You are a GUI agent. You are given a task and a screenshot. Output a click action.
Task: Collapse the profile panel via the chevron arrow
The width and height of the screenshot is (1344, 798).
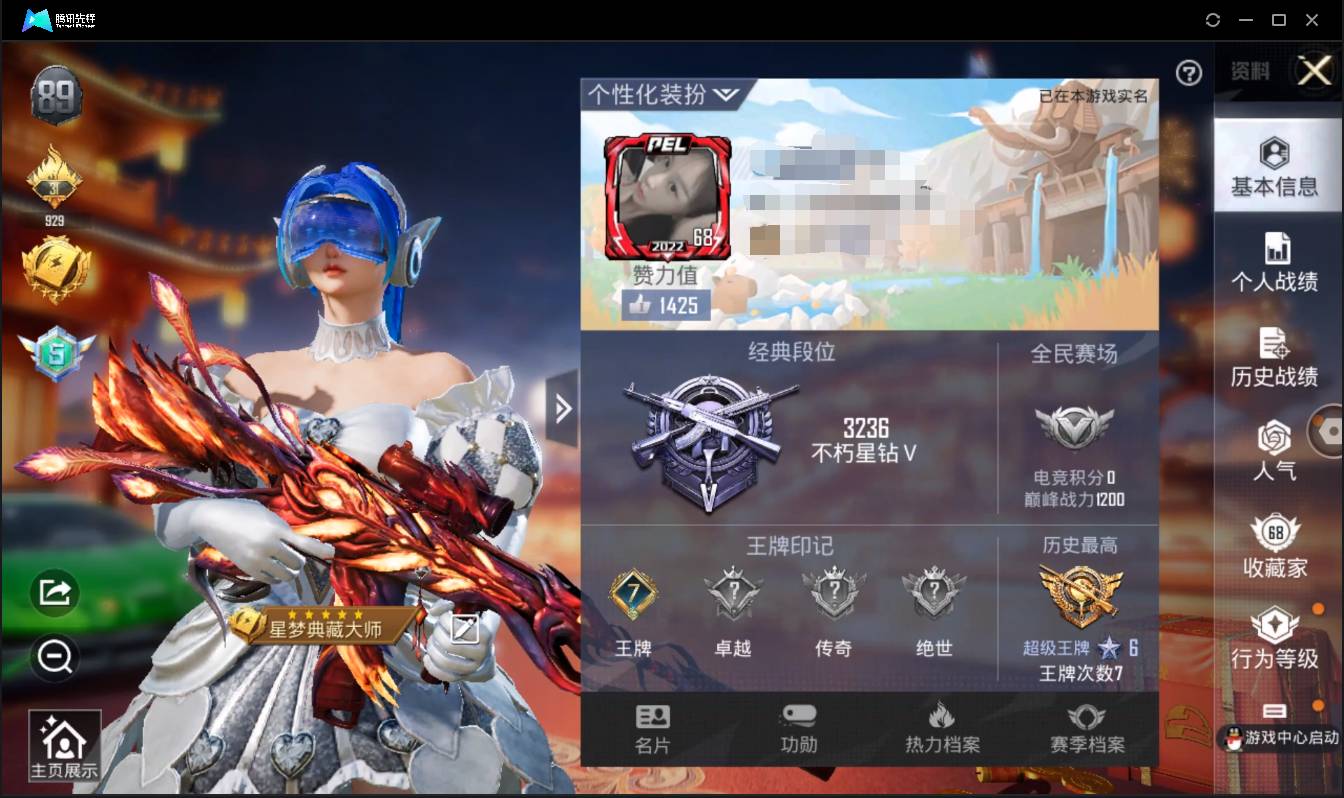(x=563, y=409)
